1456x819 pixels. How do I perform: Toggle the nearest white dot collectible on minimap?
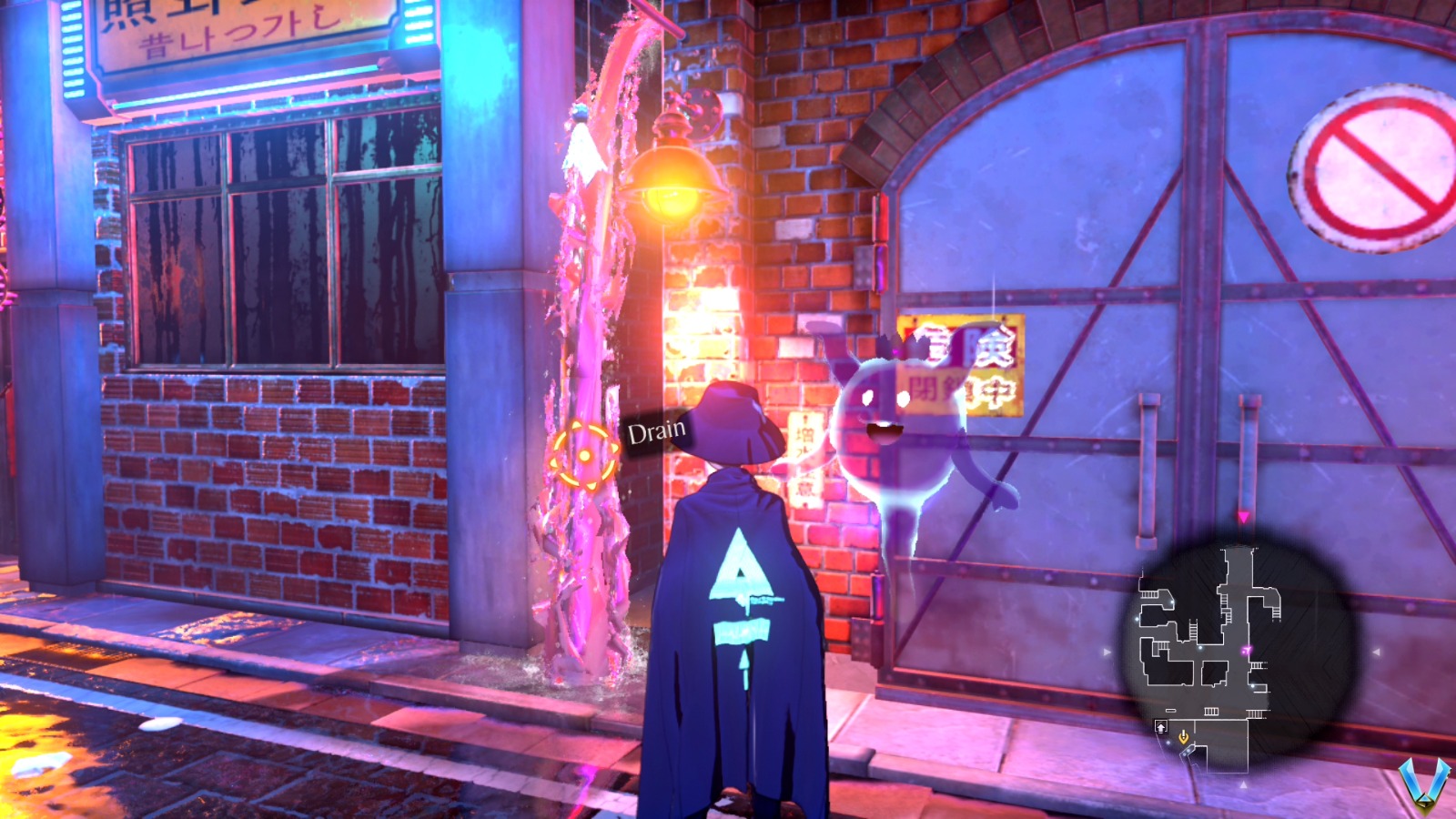tap(1252, 685)
